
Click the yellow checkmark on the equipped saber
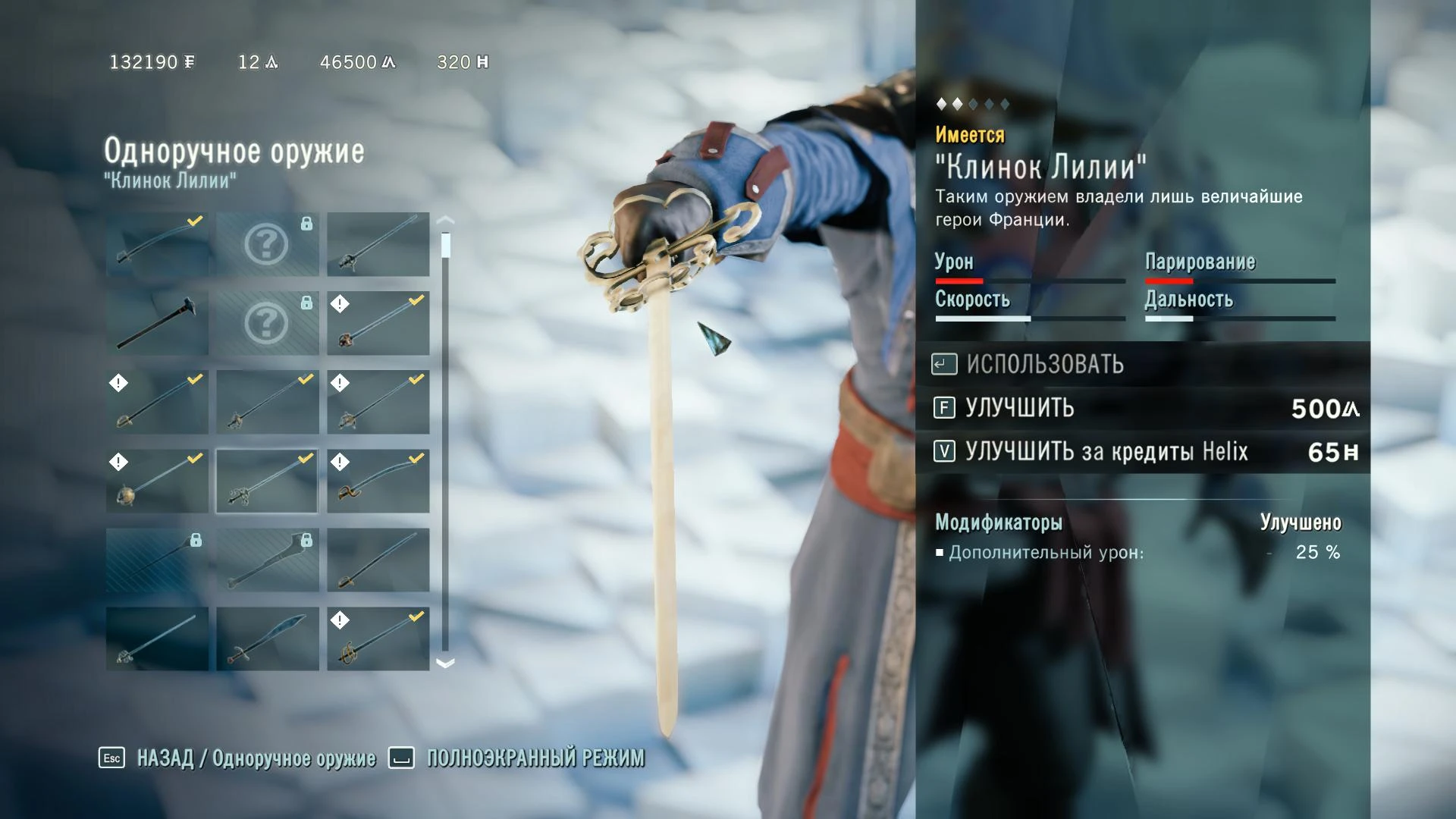[x=195, y=221]
